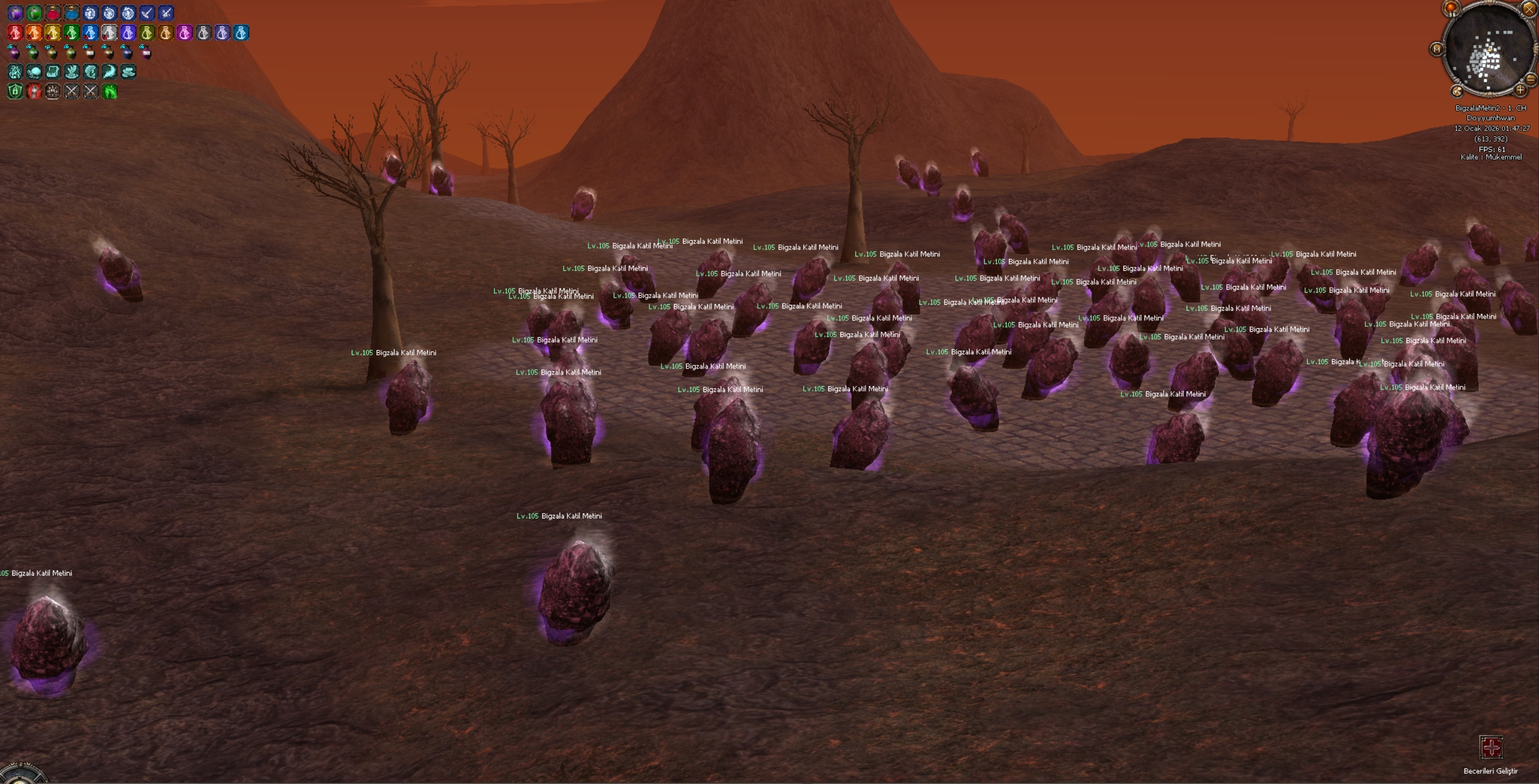Select the magenta flask buff icon

(184, 33)
